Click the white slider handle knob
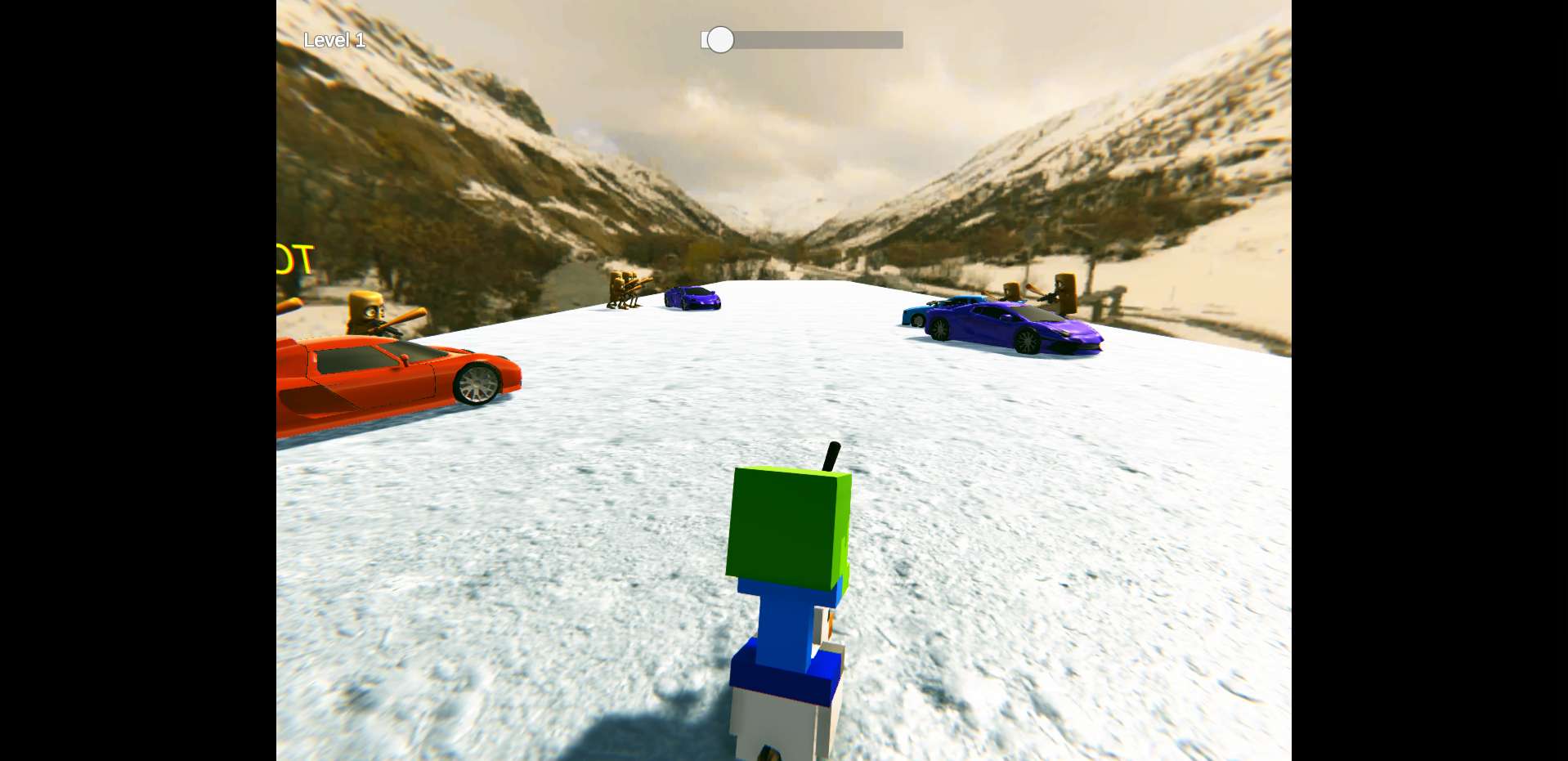 [720, 40]
